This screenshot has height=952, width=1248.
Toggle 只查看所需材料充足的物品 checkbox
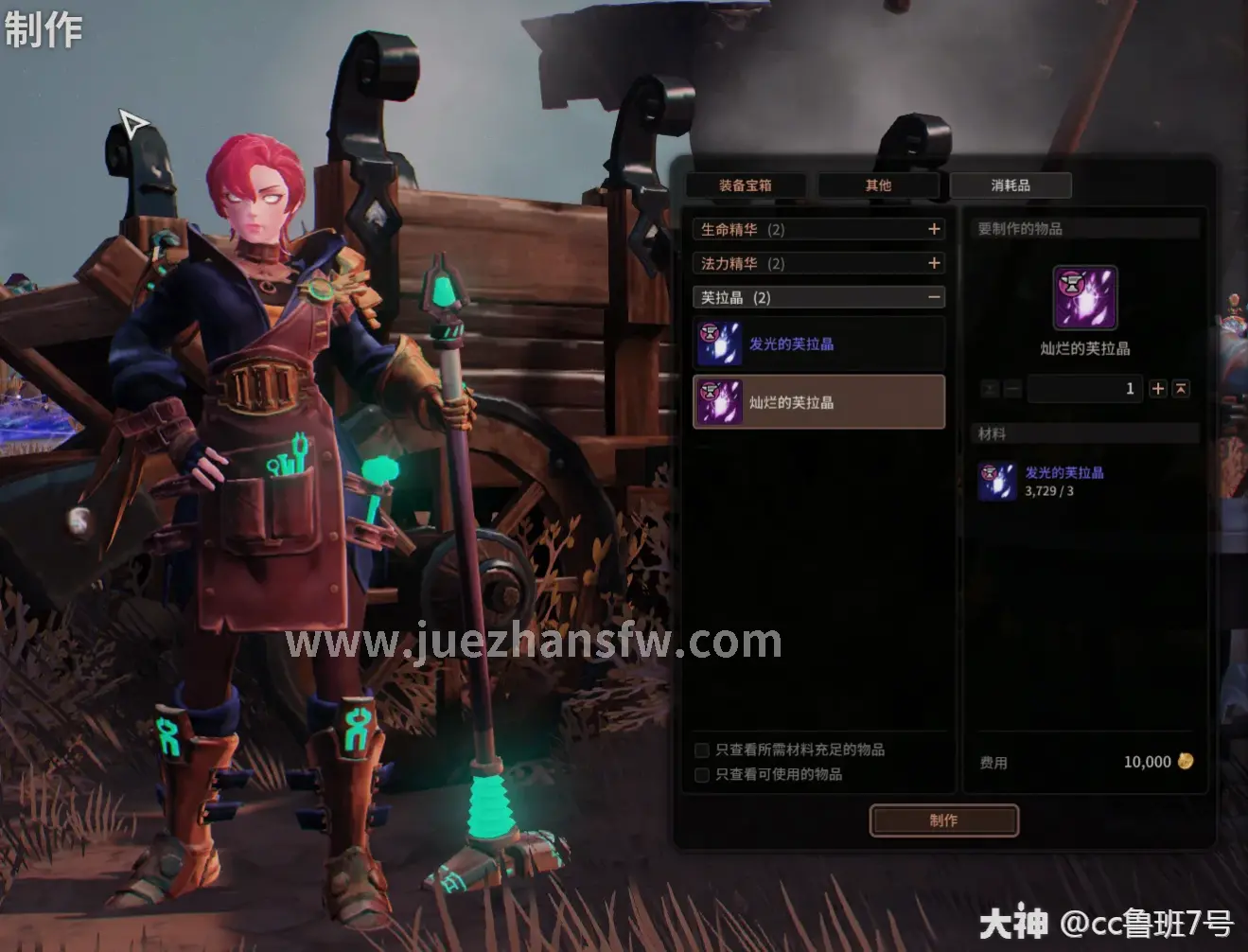coord(702,750)
